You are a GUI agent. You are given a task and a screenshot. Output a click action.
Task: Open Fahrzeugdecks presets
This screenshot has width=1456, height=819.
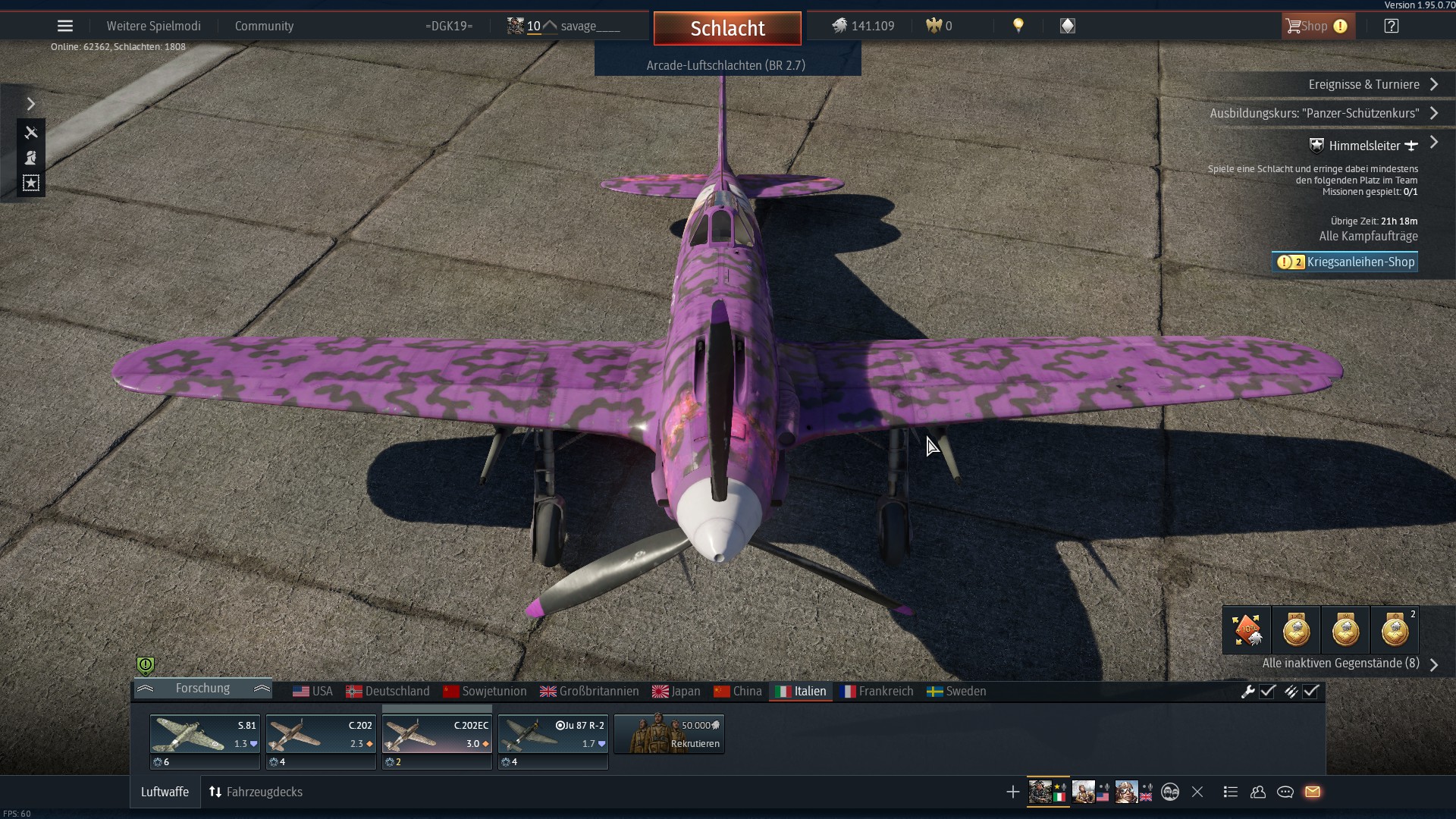(x=256, y=792)
